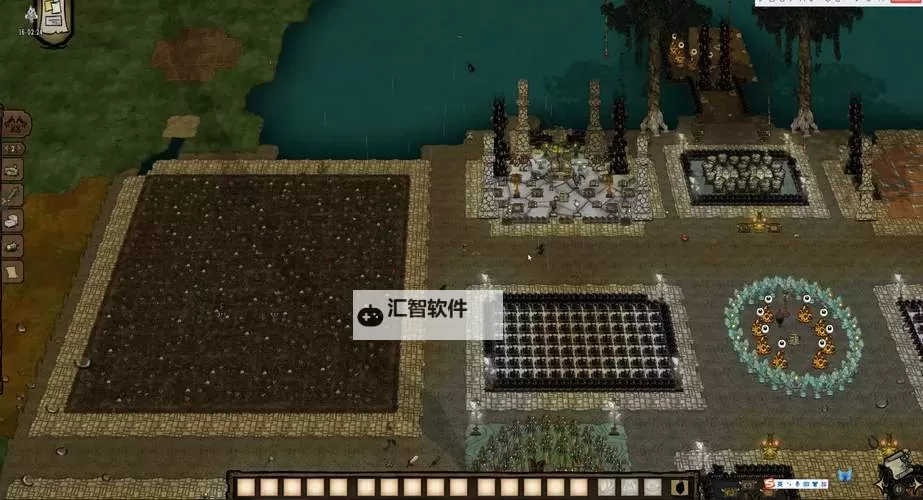This screenshot has height=500, width=923.
Task: Click the red Sogou input method icon
Action: pos(771,485)
